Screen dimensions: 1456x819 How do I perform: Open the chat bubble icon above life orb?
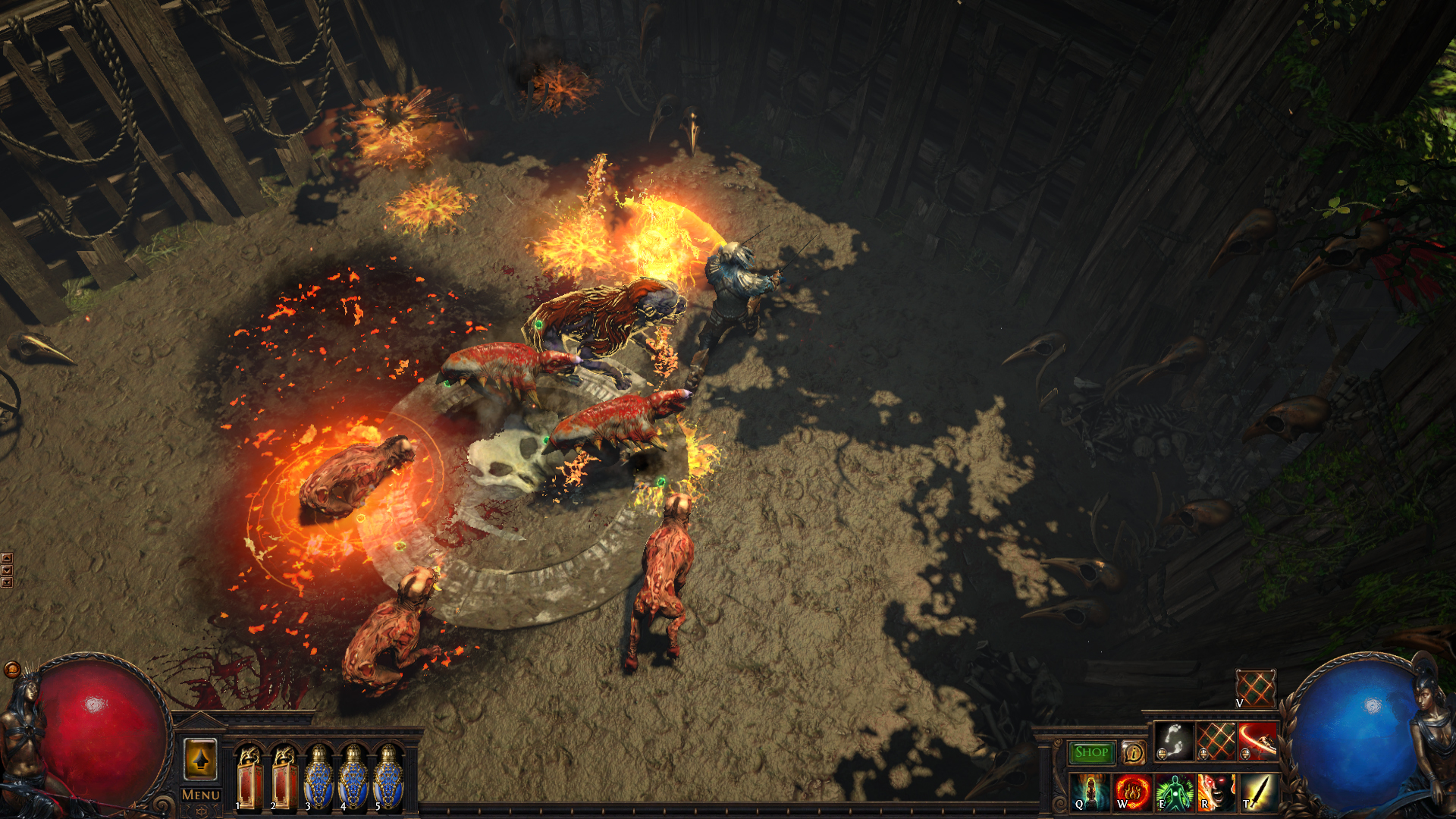(12, 669)
